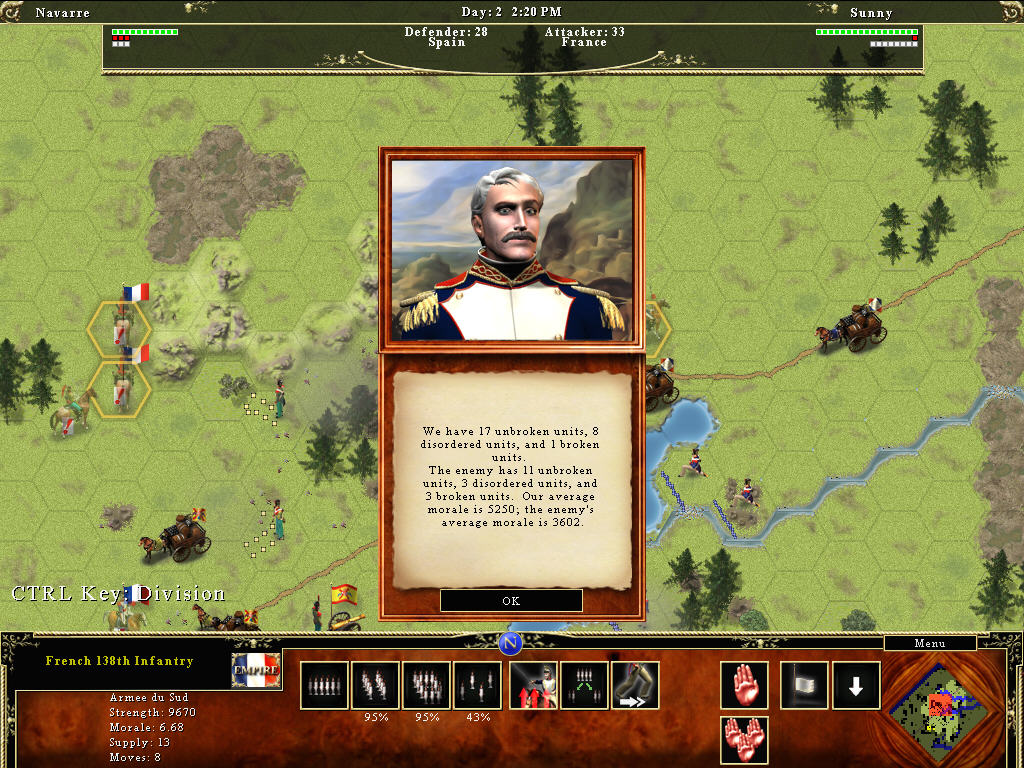
Task: Select the lower French unit in yellow hex
Action: 120,387
